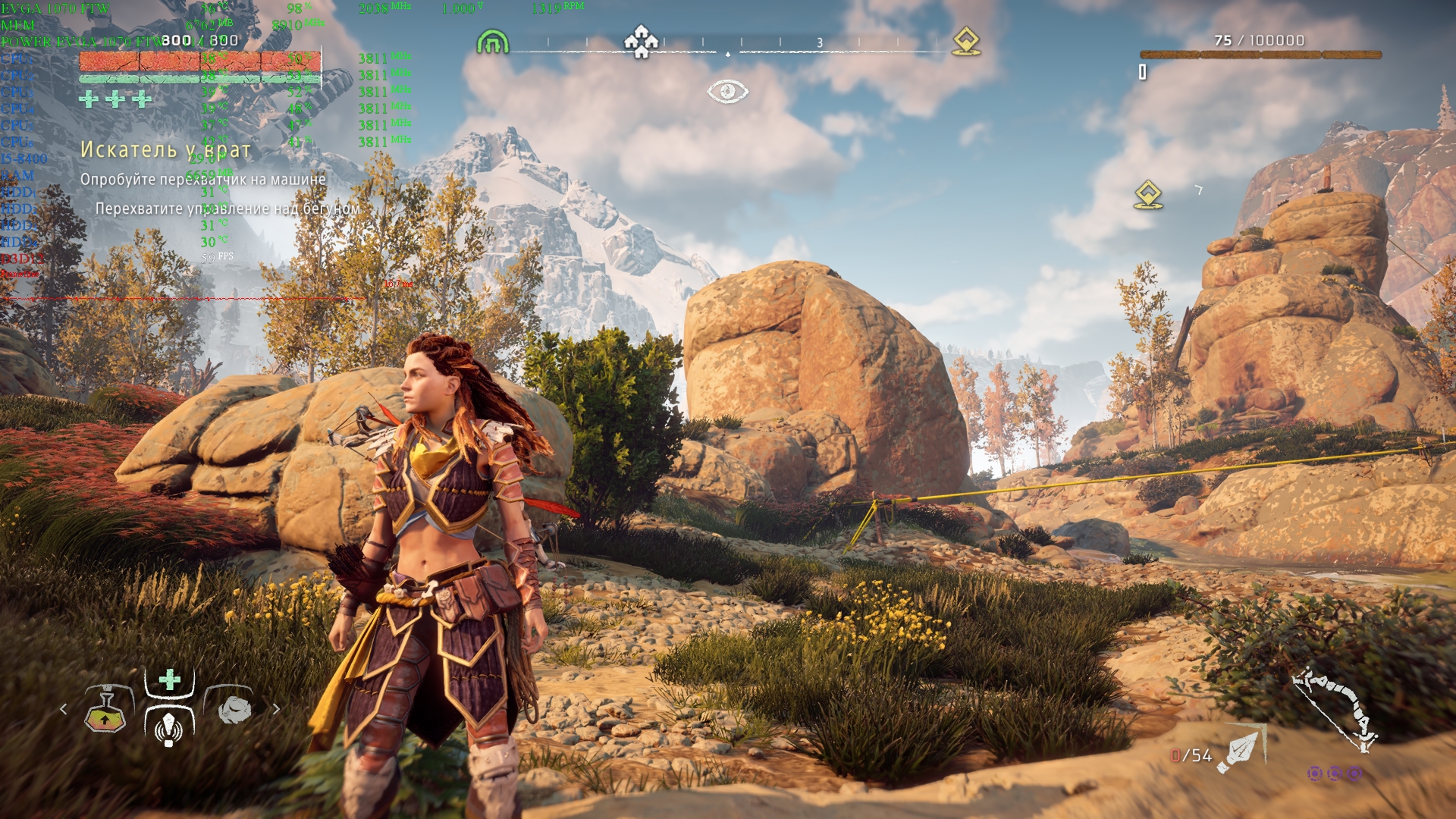Cycle tools with the right arrow
This screenshot has width=1456, height=819.
point(276,709)
